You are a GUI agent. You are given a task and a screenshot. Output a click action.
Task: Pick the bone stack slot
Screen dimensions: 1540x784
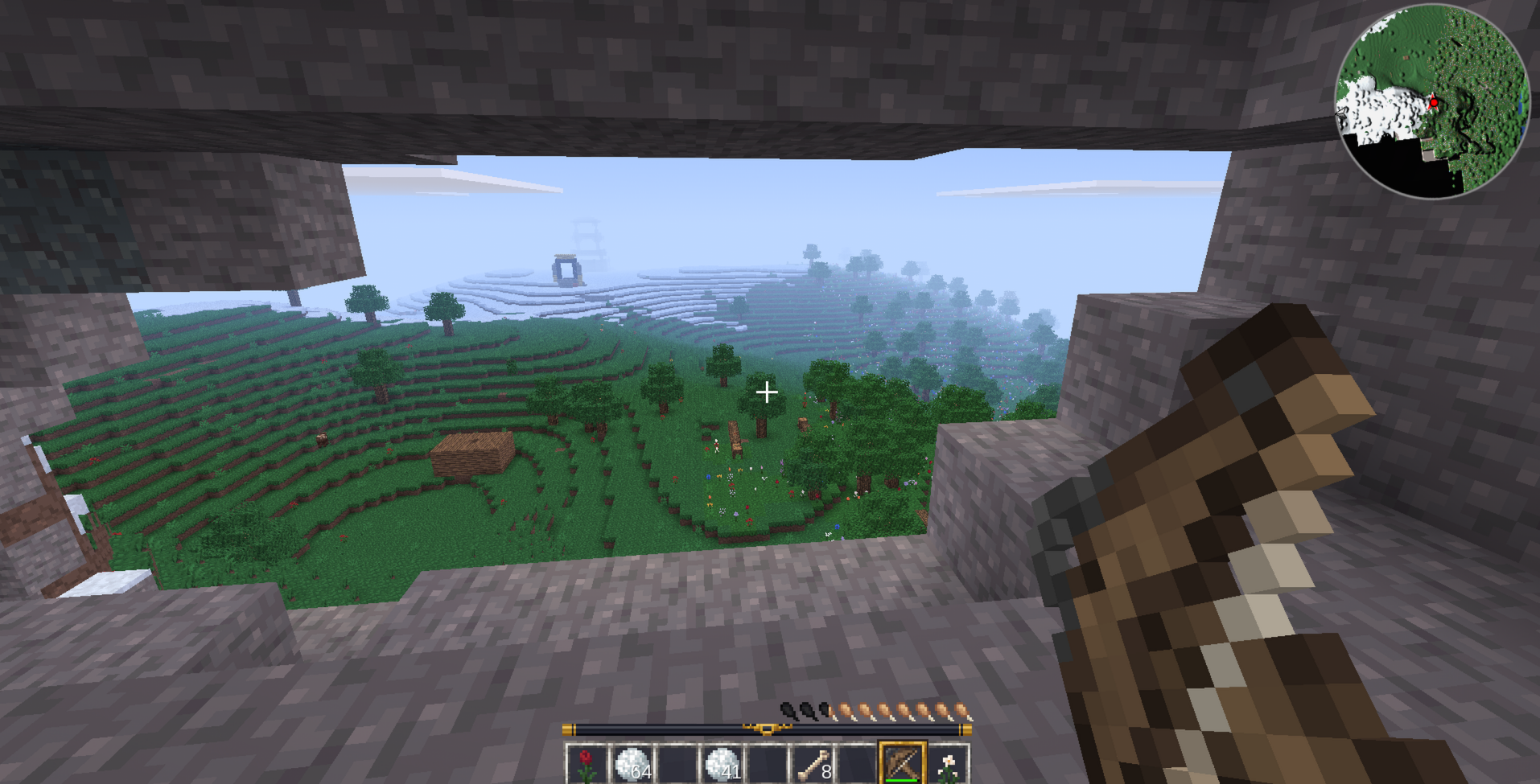pos(813,763)
